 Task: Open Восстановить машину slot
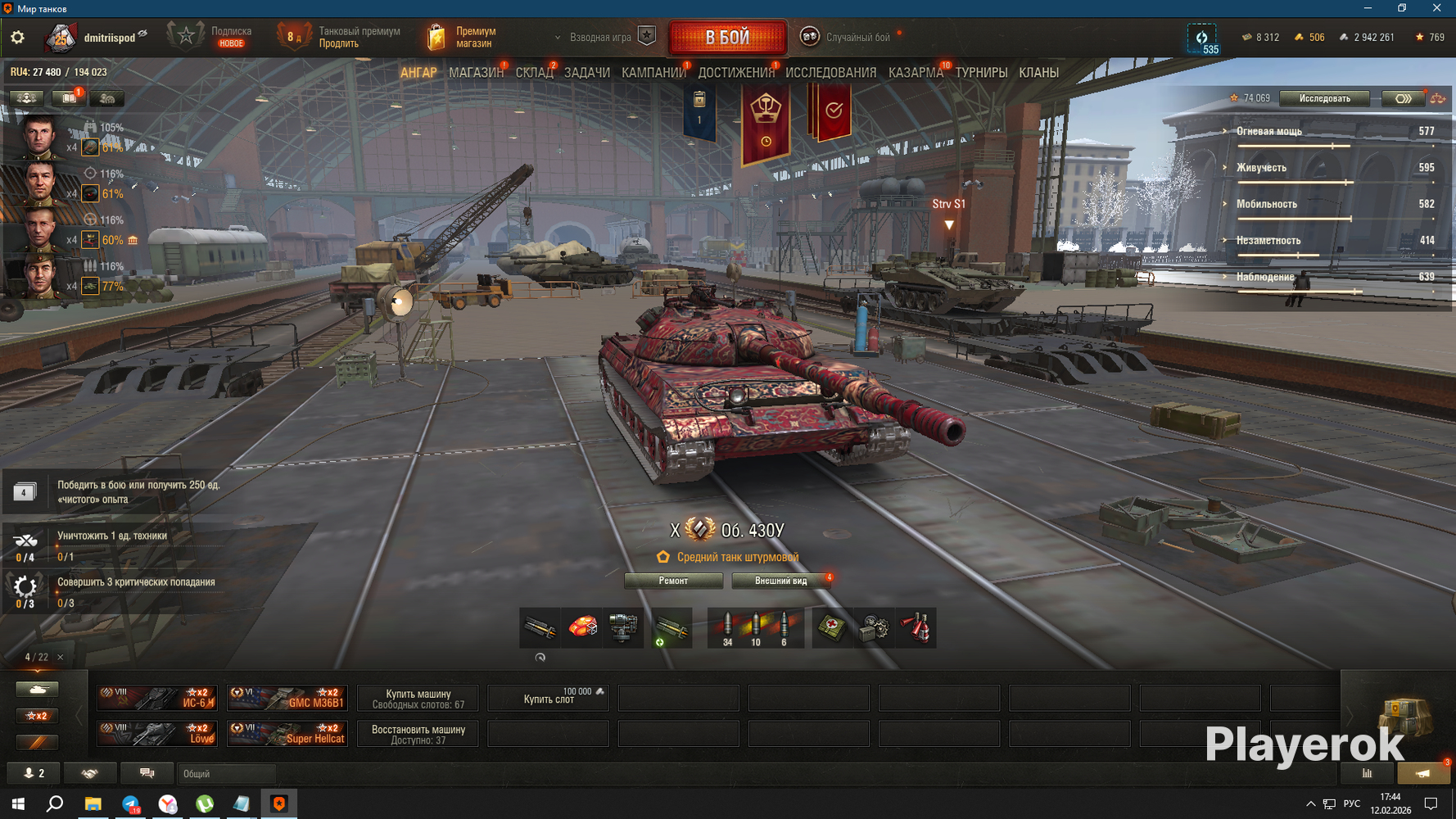(x=418, y=733)
